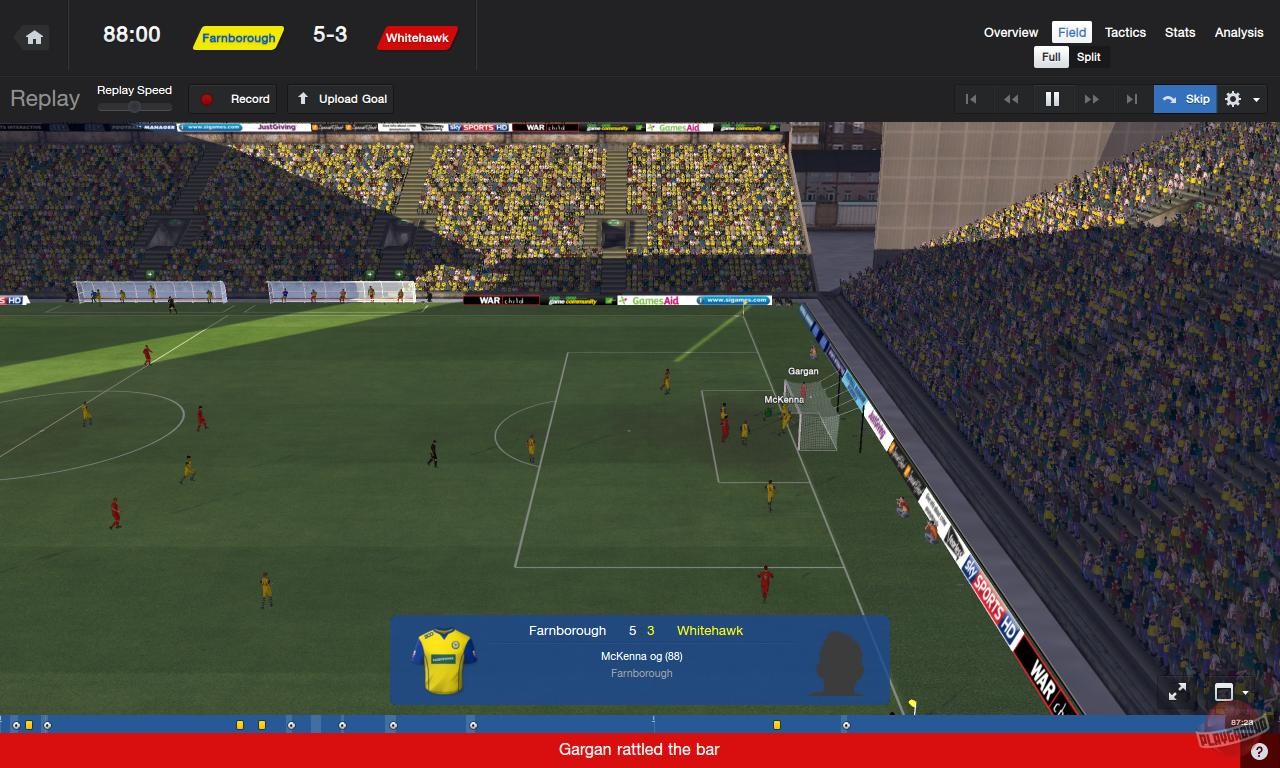Pause the replay playback

tap(1051, 99)
